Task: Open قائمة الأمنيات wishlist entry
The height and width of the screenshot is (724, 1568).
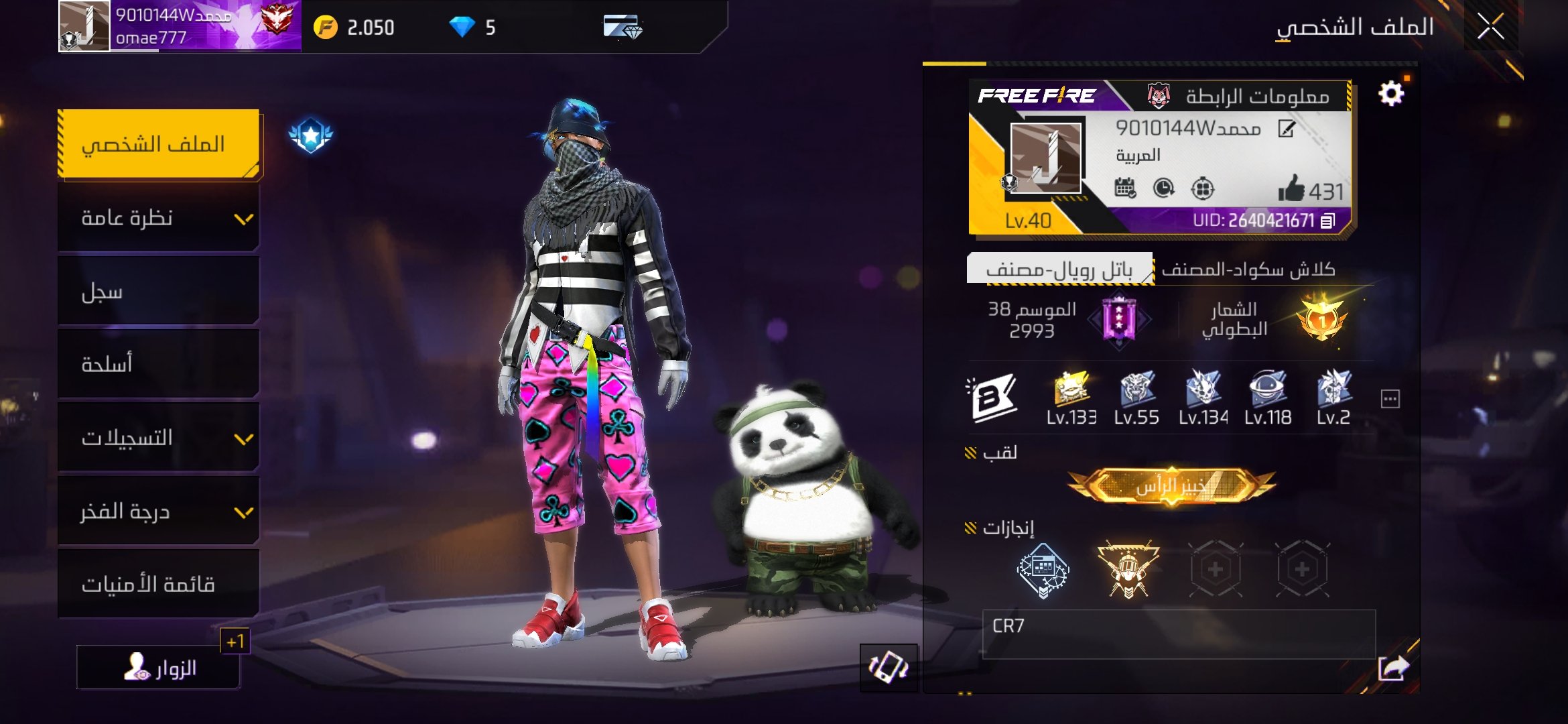Action: click(x=159, y=584)
